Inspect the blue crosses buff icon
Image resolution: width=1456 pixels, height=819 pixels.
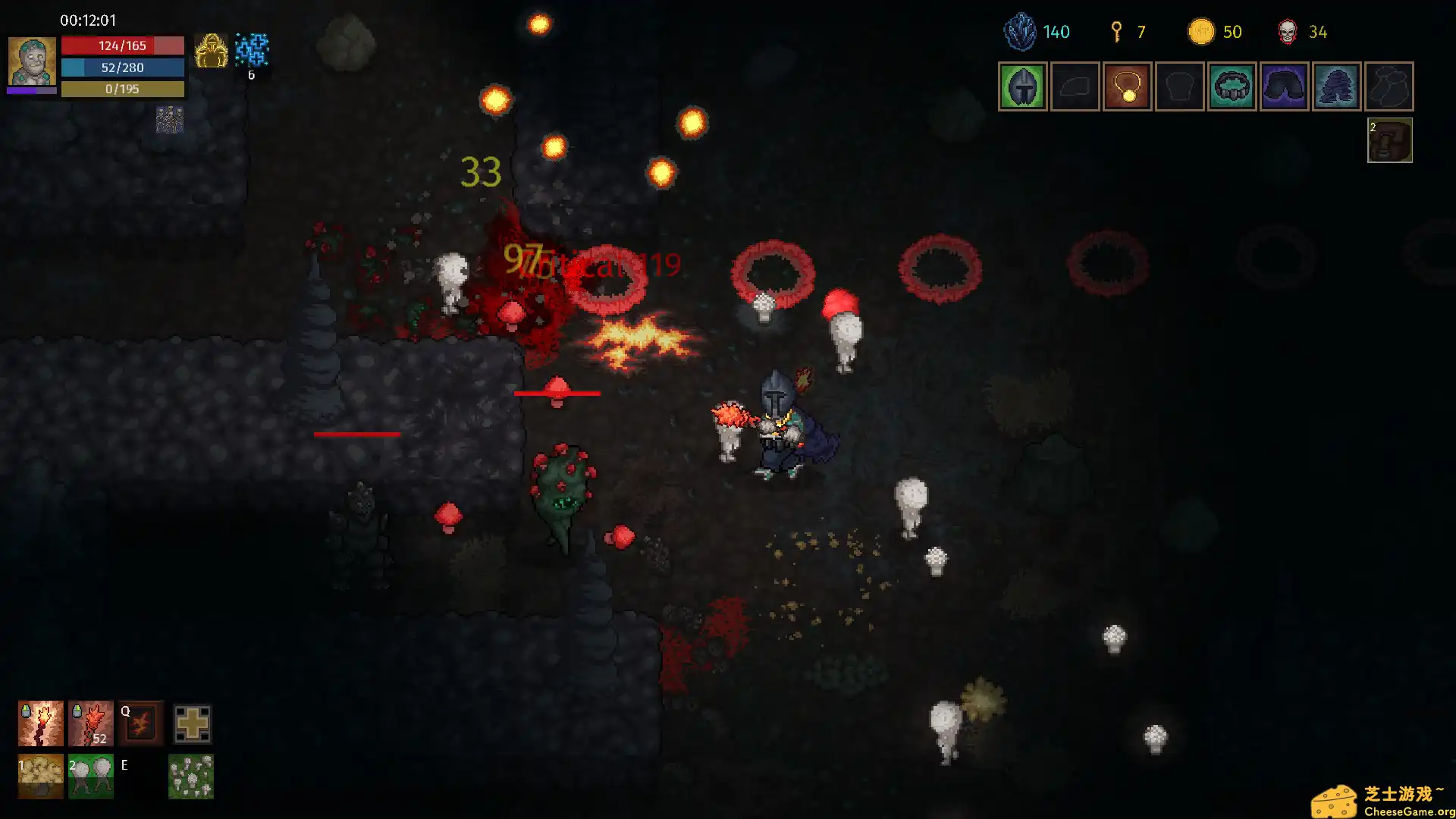(252, 49)
